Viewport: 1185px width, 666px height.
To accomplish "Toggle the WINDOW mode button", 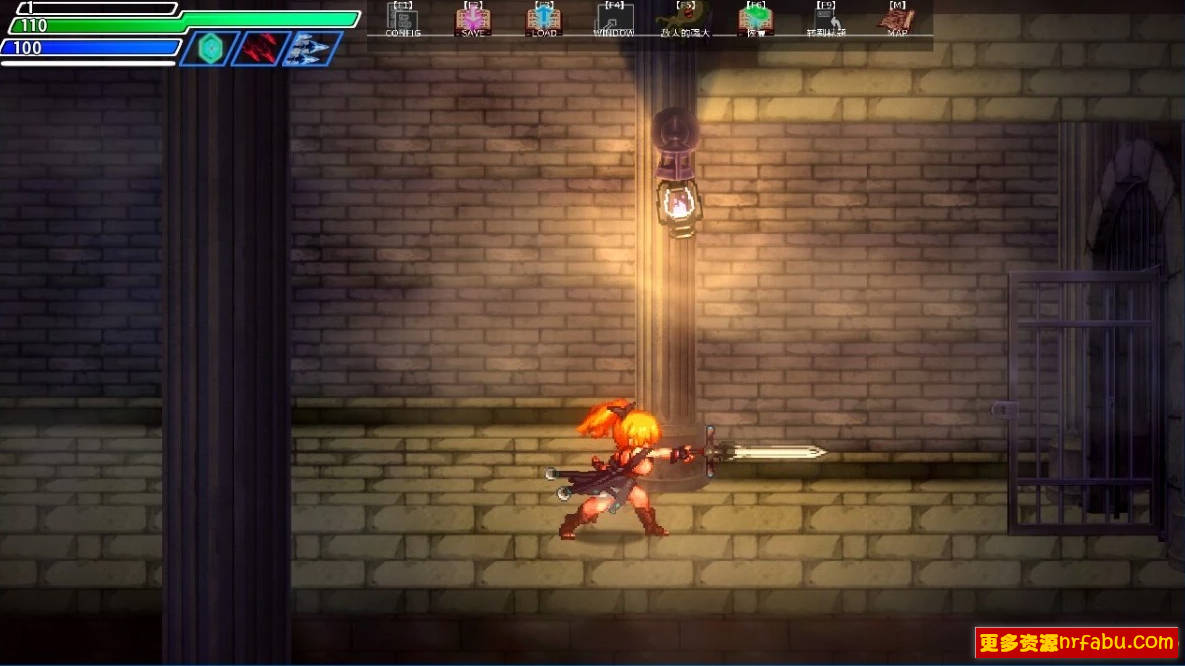I will [x=614, y=20].
